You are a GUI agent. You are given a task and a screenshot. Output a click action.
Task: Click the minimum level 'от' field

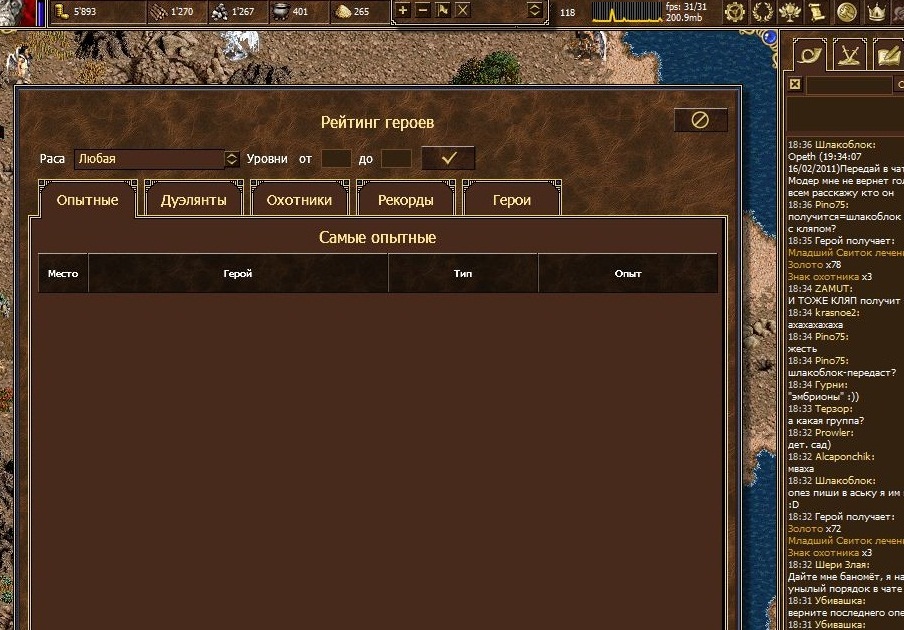click(336, 159)
